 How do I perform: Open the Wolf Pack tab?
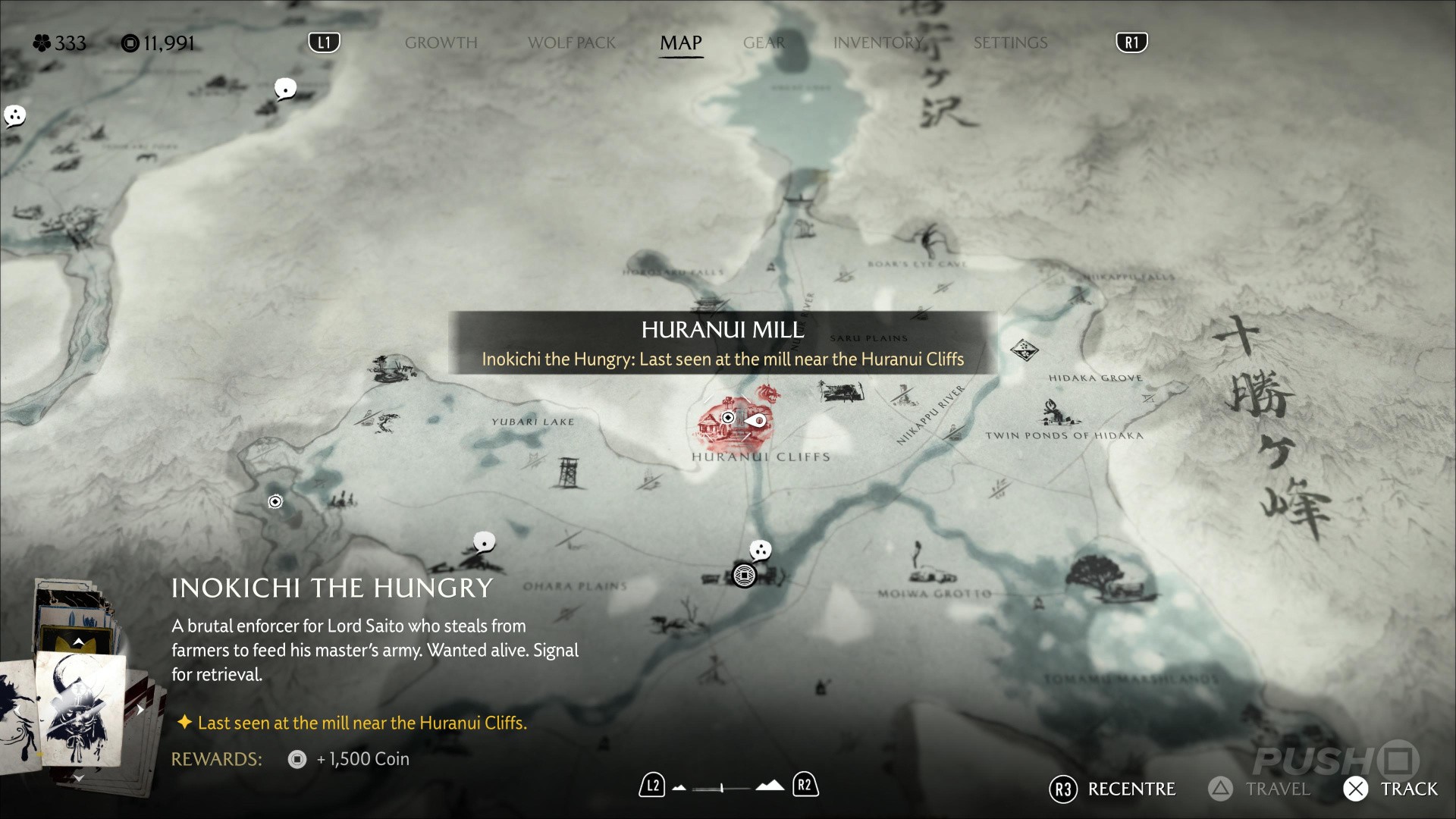pyautogui.click(x=572, y=43)
